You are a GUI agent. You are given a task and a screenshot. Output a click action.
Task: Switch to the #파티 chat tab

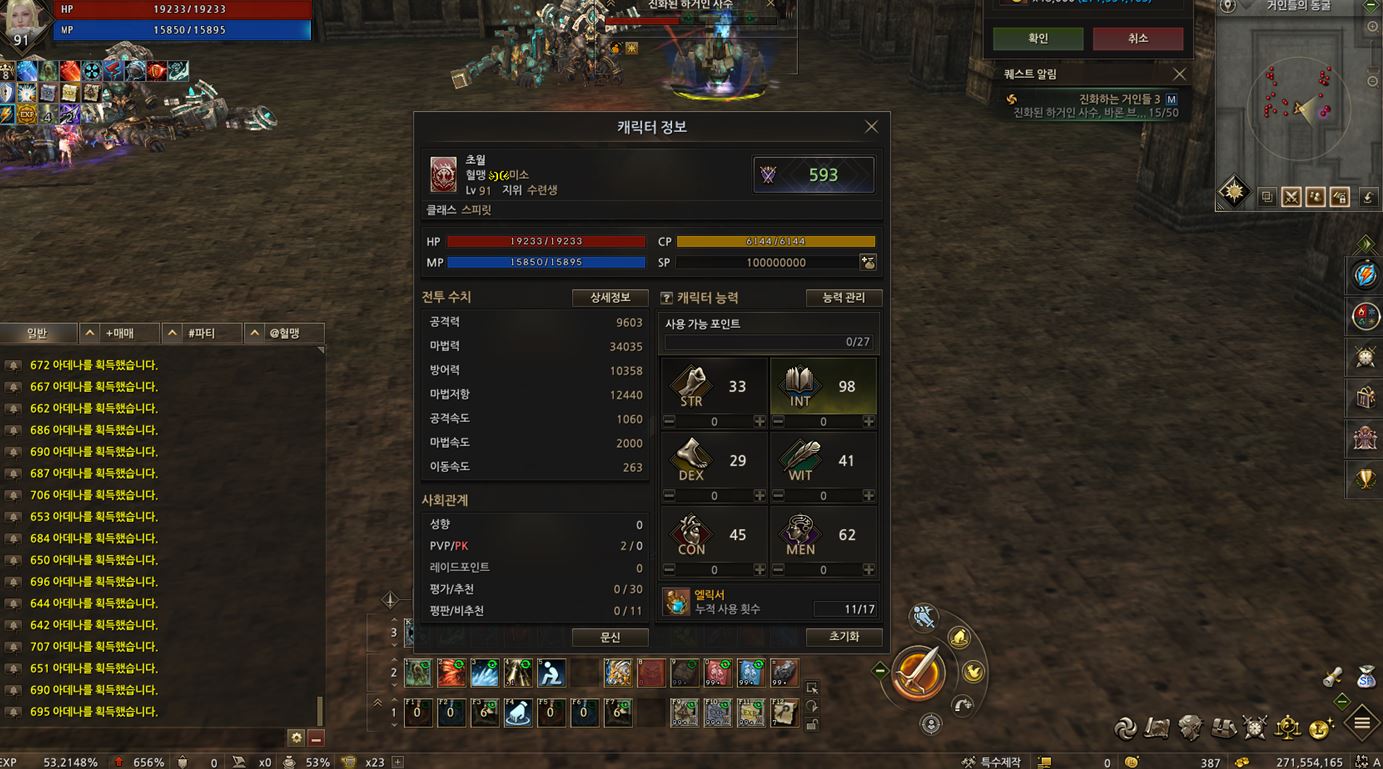[203, 331]
